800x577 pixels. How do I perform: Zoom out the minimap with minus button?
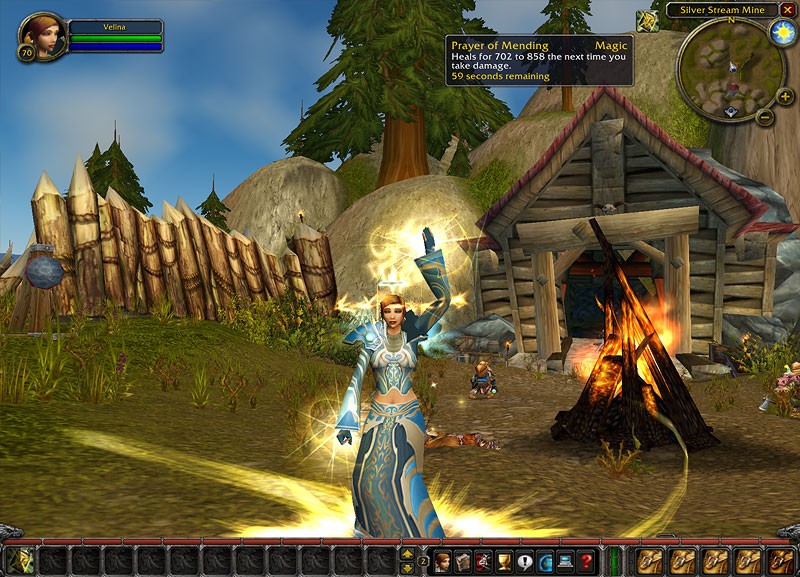(765, 116)
